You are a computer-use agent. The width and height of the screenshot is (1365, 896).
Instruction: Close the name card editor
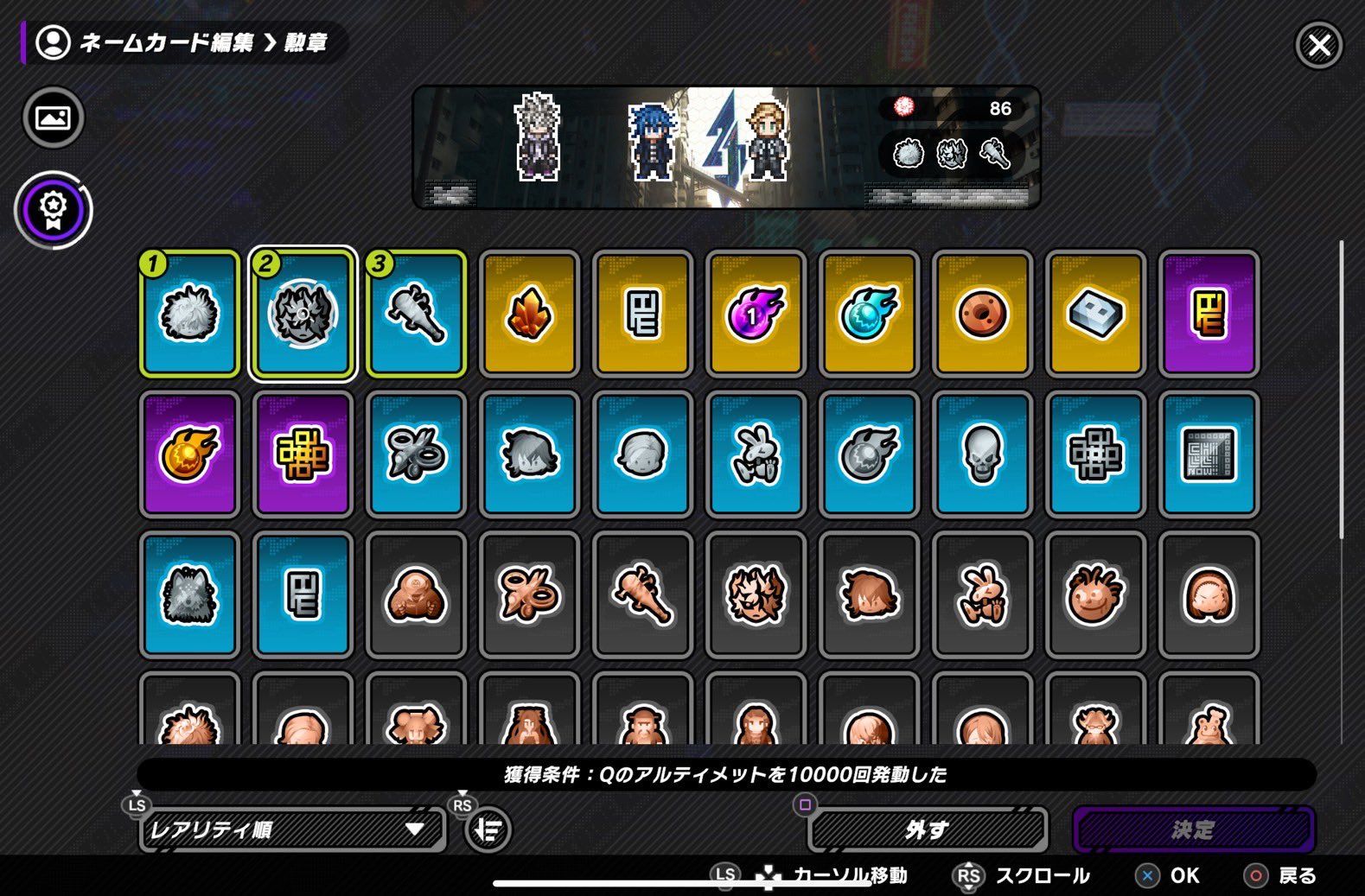[x=1318, y=44]
